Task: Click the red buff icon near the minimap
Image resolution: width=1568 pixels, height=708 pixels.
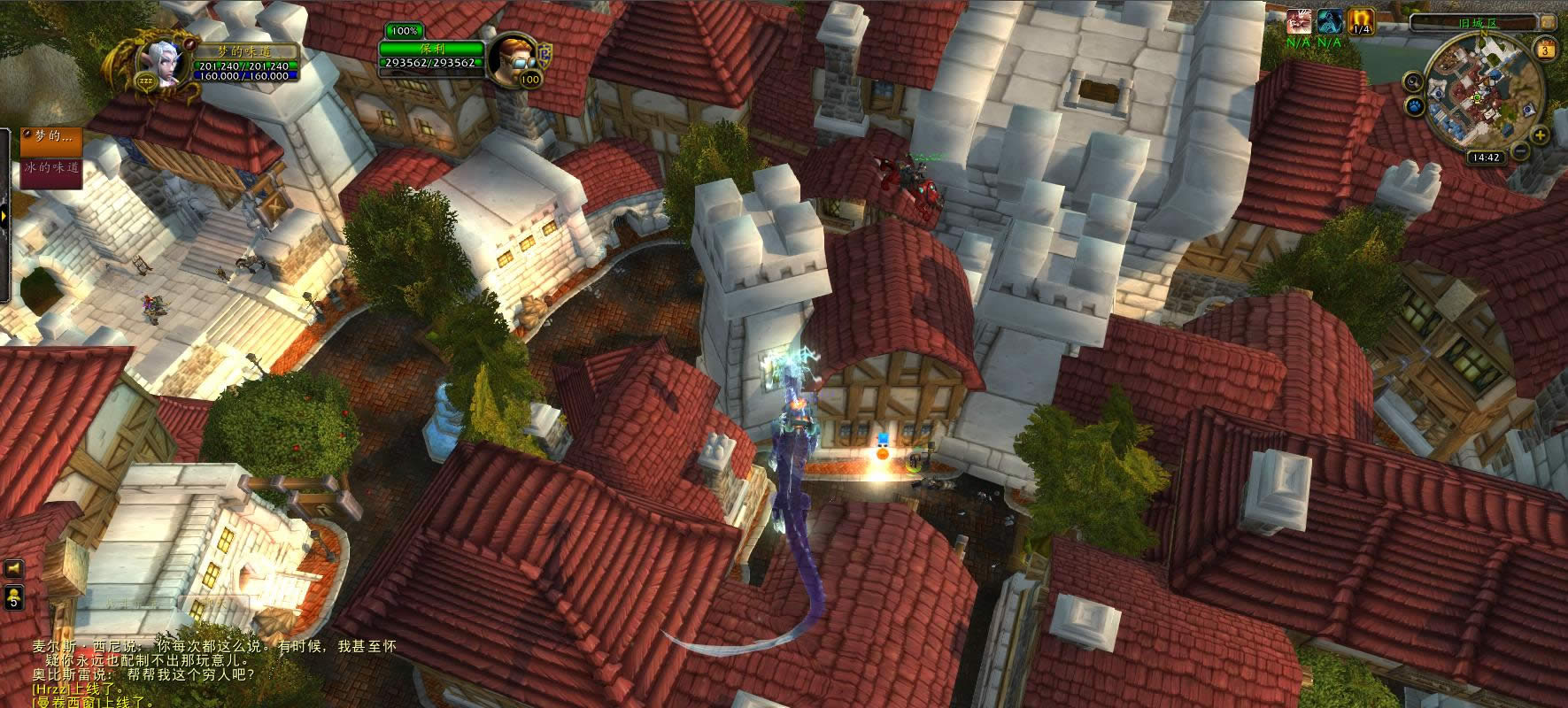Action: [1298, 21]
